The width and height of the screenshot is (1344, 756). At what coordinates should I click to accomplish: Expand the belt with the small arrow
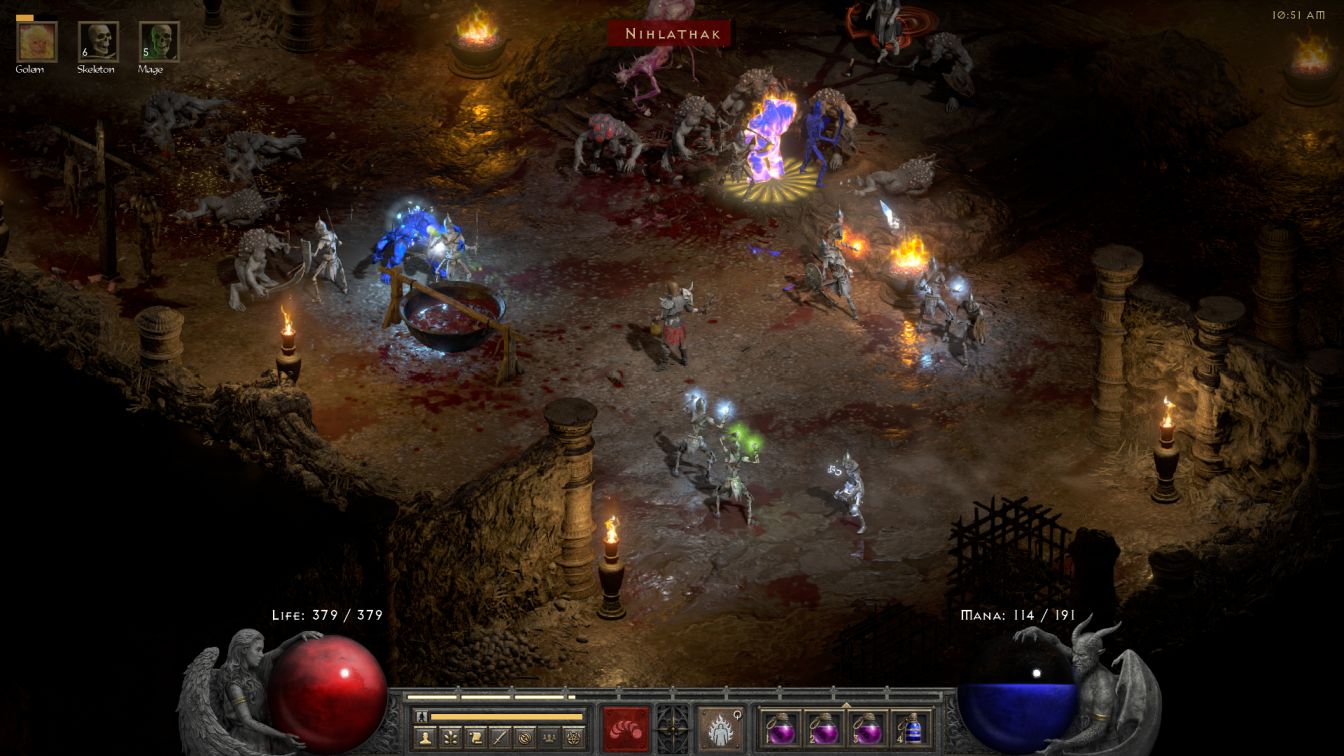click(846, 704)
